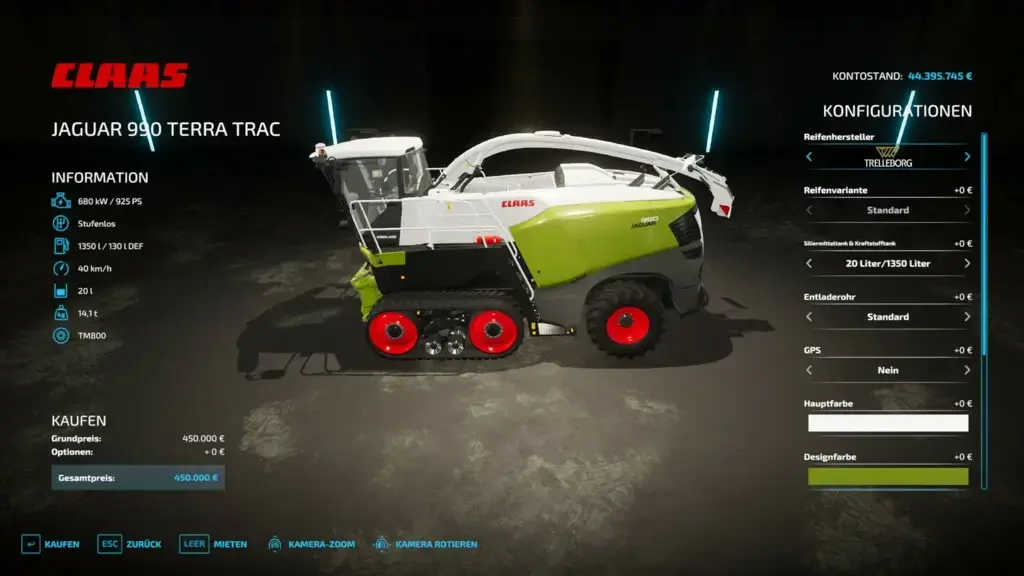The height and width of the screenshot is (576, 1024).
Task: Go to previous Siliermitteltank capacity
Action: (x=809, y=264)
